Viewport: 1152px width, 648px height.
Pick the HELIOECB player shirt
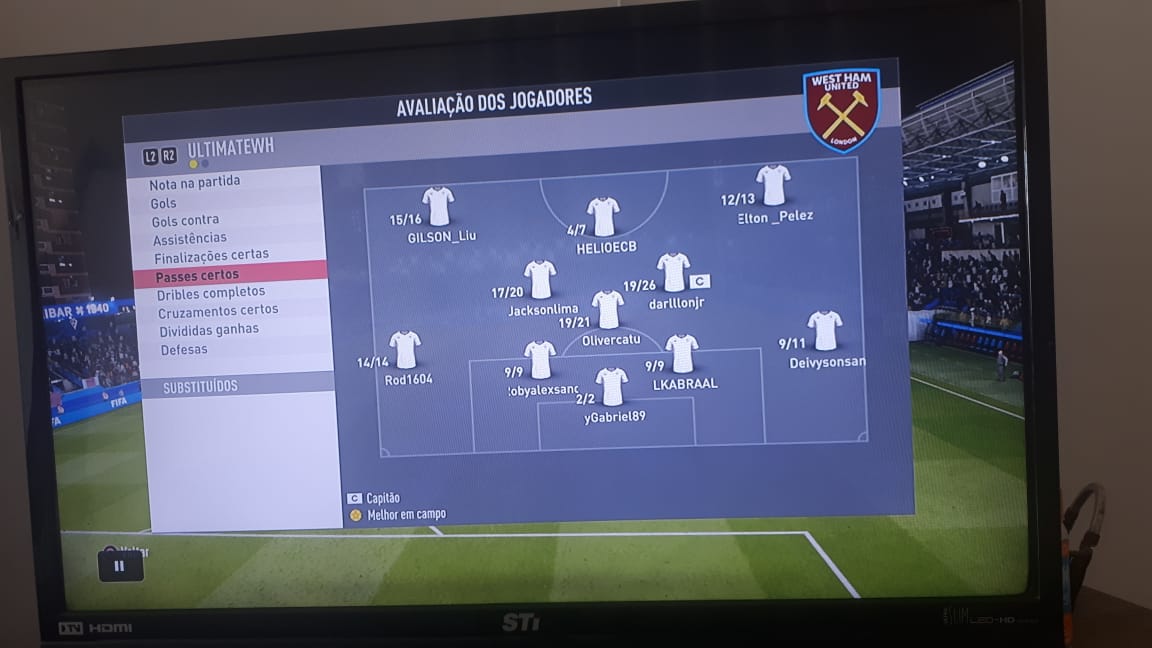pos(603,217)
